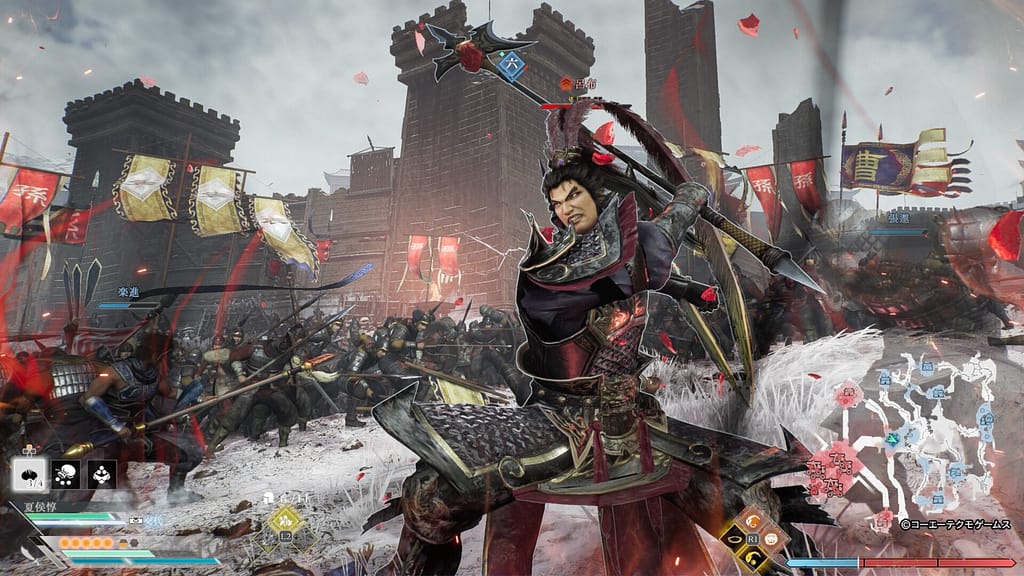Click the blue diamond marker above the boss
This screenshot has width=1024, height=576.
click(x=512, y=65)
